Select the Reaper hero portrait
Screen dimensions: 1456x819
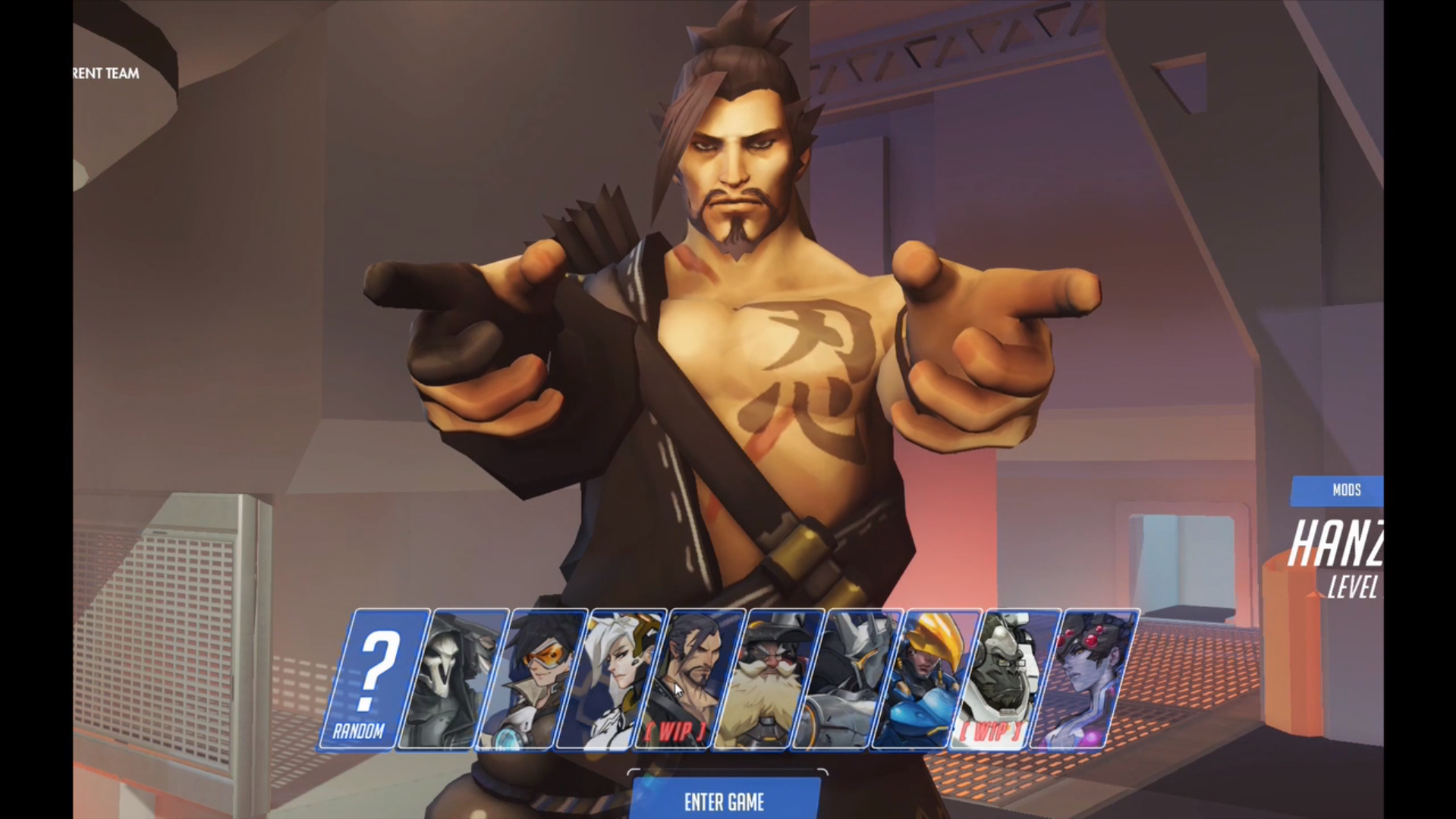451,679
